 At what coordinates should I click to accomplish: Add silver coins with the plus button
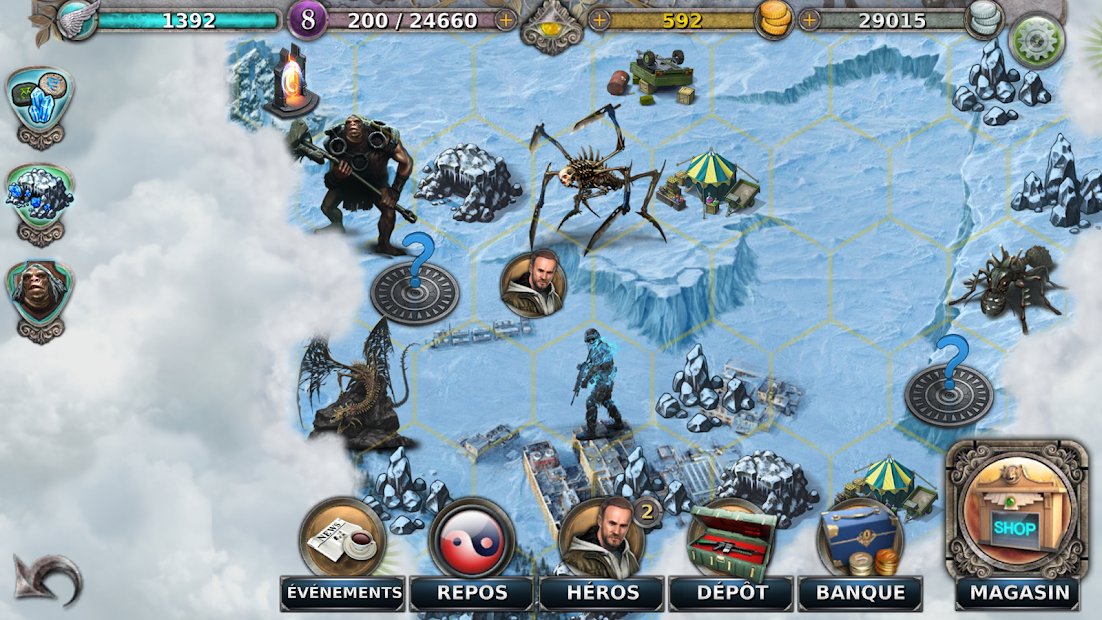[809, 19]
